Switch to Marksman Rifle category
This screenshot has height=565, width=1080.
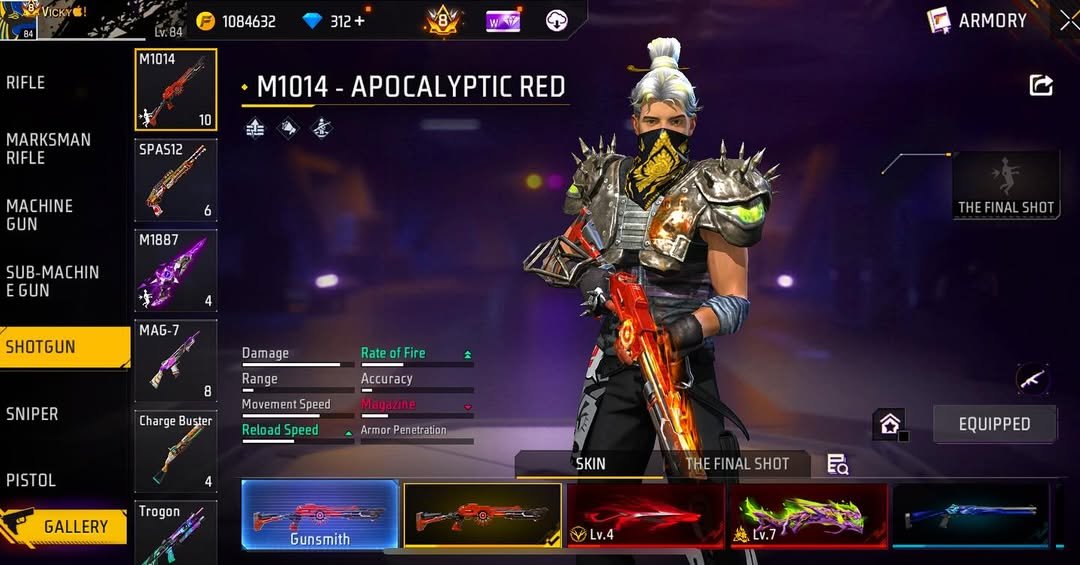[x=48, y=149]
